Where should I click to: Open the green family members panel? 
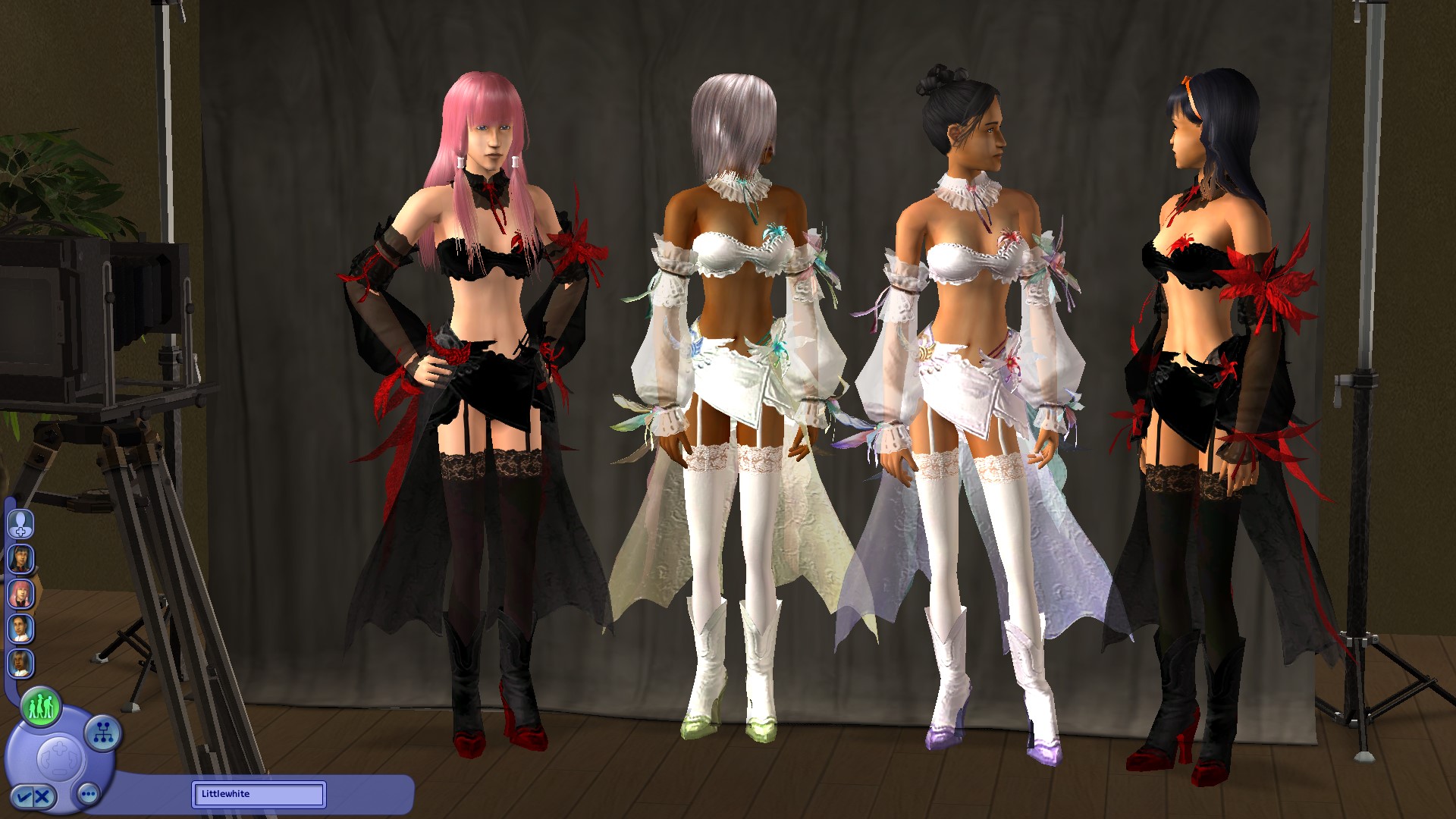[40, 707]
